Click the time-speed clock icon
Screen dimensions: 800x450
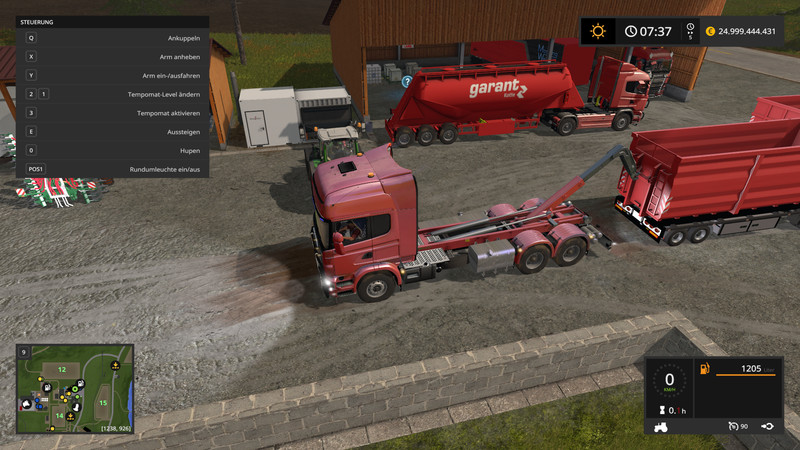pyautogui.click(x=631, y=31)
